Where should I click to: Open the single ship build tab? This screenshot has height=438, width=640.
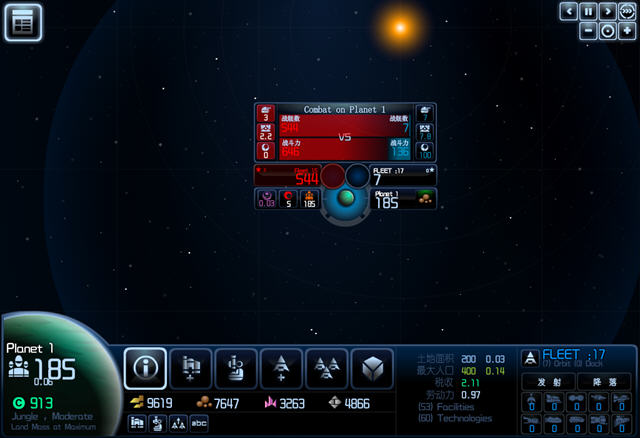[x=281, y=369]
